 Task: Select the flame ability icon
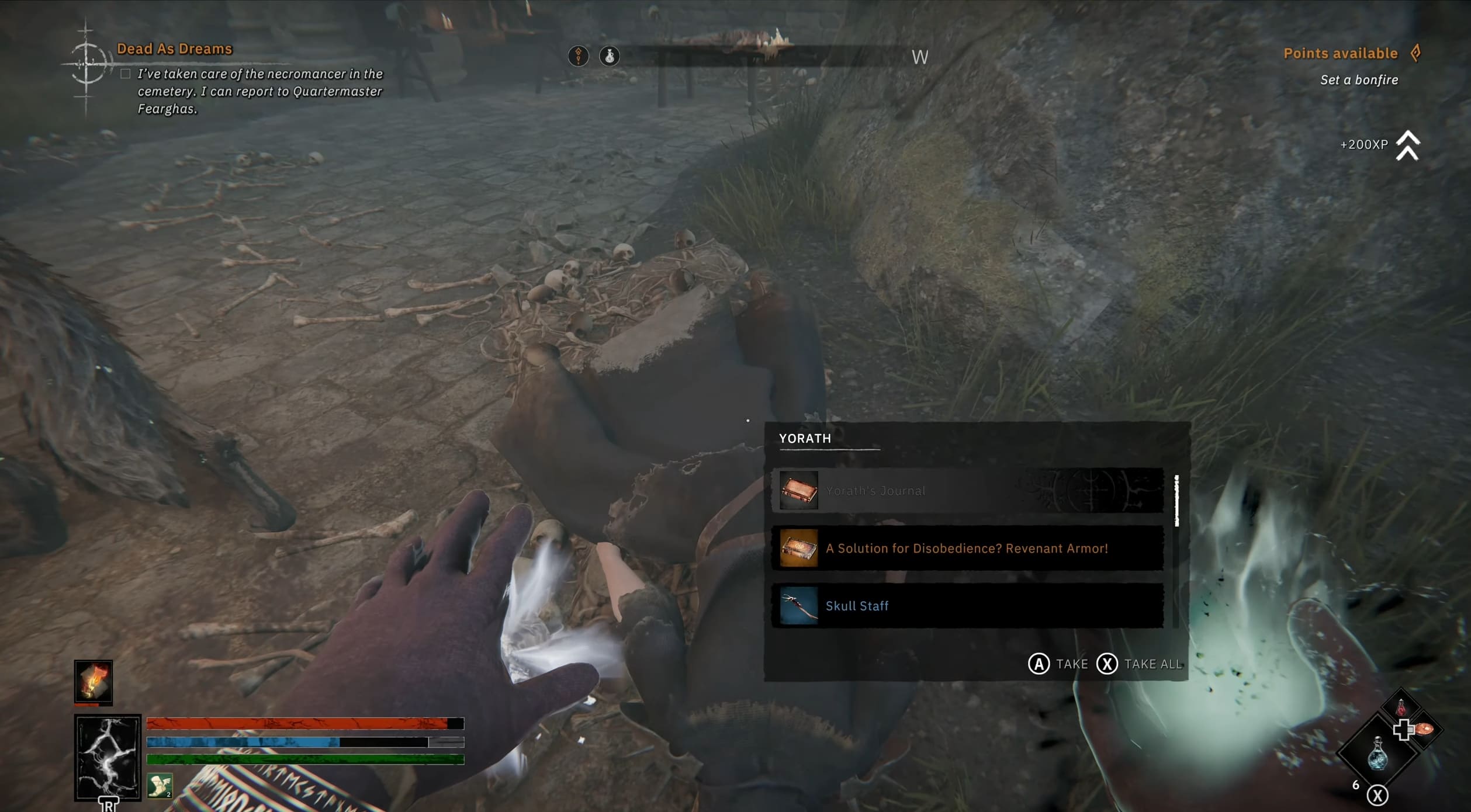(94, 681)
